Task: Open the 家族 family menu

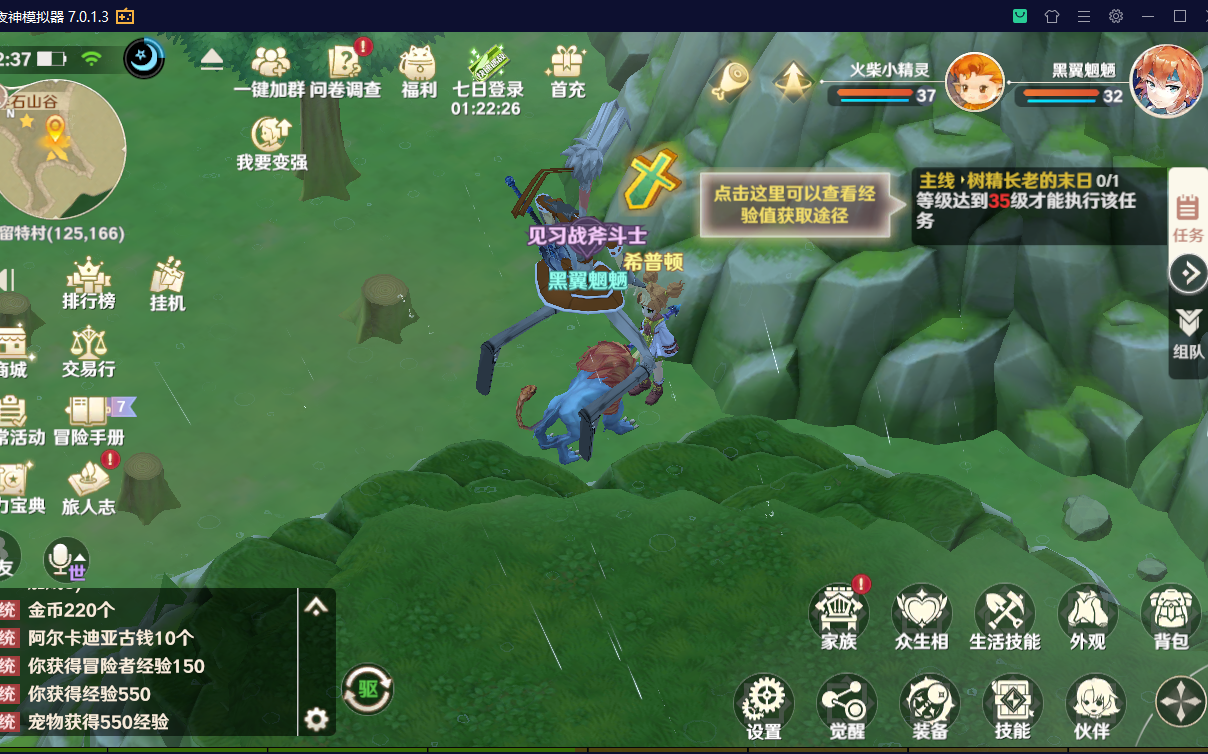Action: pos(838,617)
